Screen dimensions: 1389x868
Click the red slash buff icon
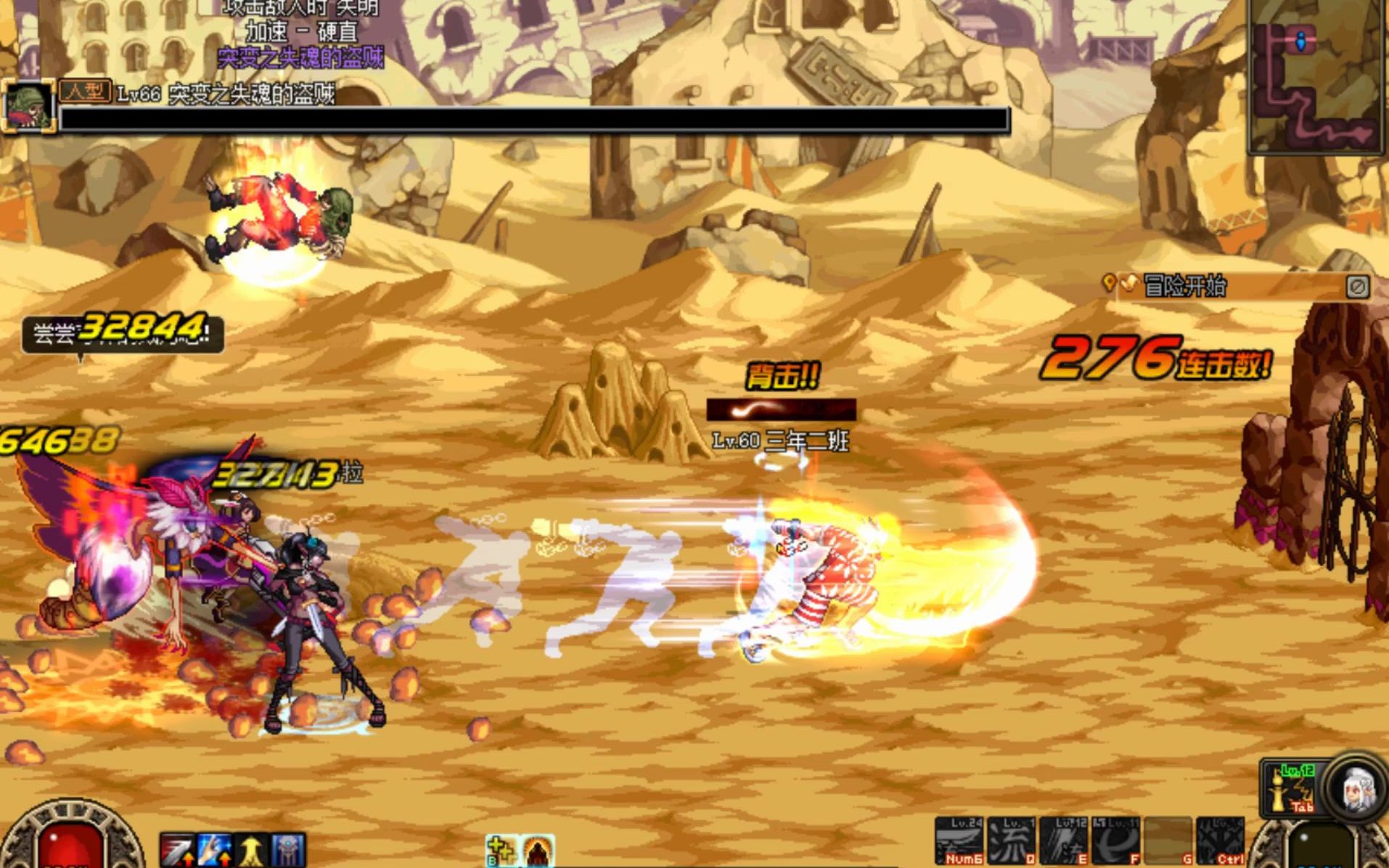coord(177,851)
